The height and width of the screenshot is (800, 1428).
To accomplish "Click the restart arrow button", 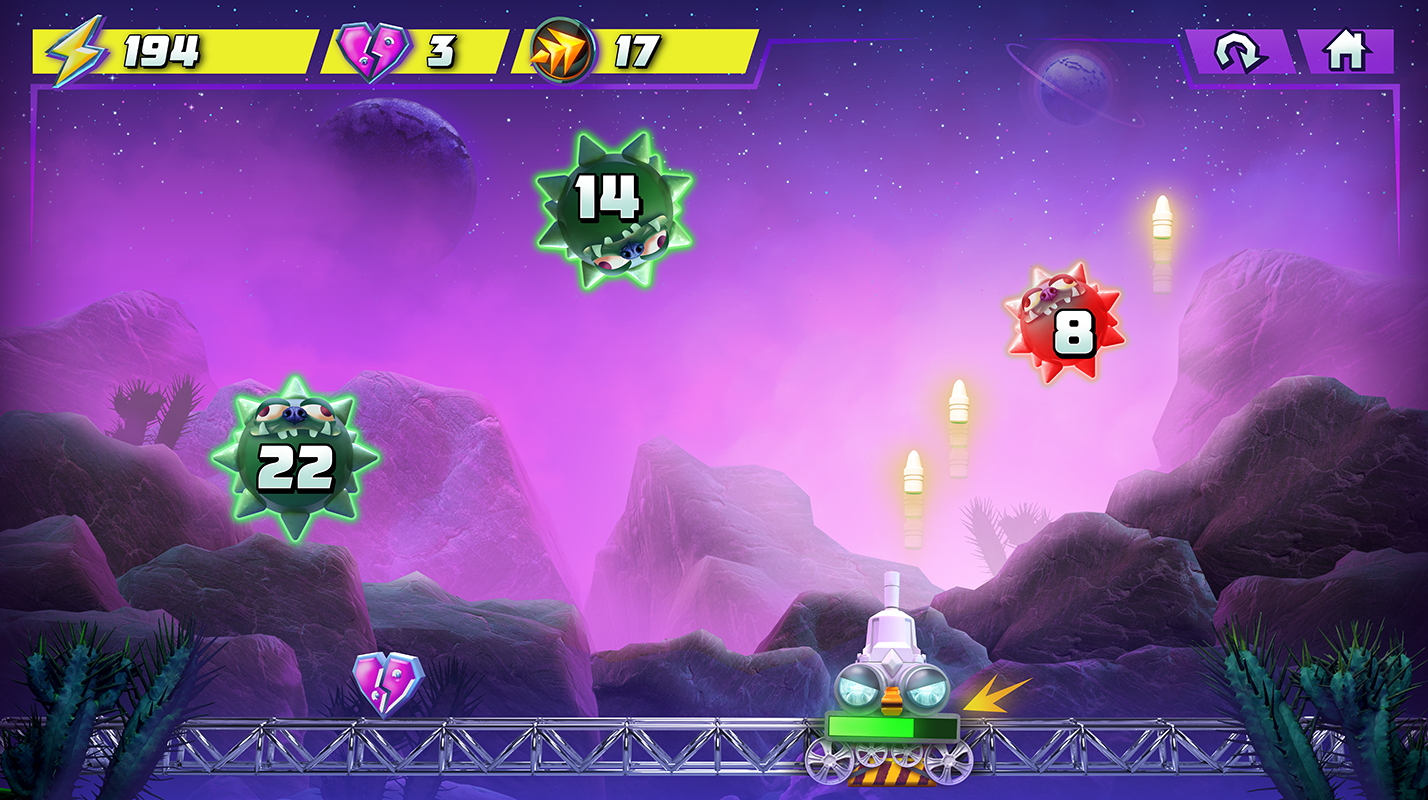I will point(1240,51).
